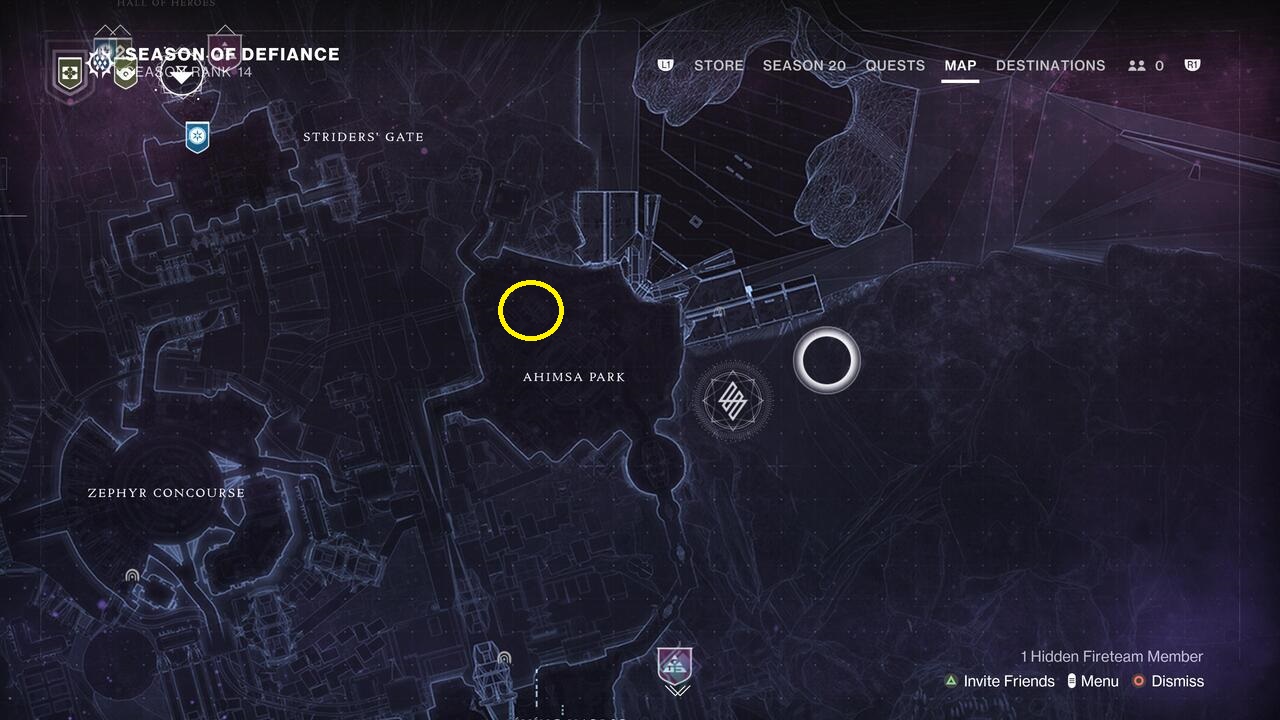The width and height of the screenshot is (1280, 720).
Task: Click the Season Rank 14 progress indicator
Action: [x=190, y=70]
